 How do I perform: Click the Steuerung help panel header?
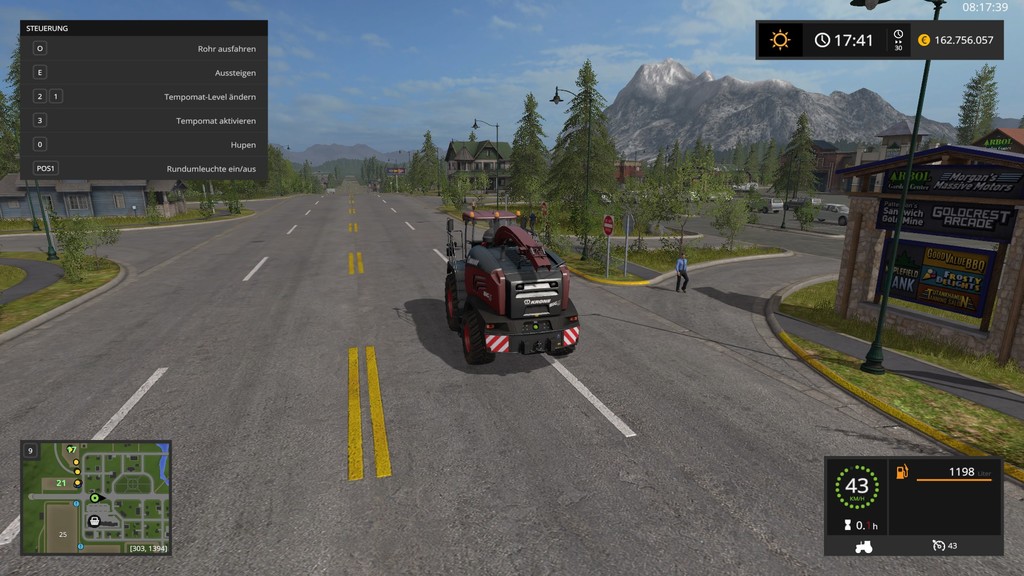(144, 29)
